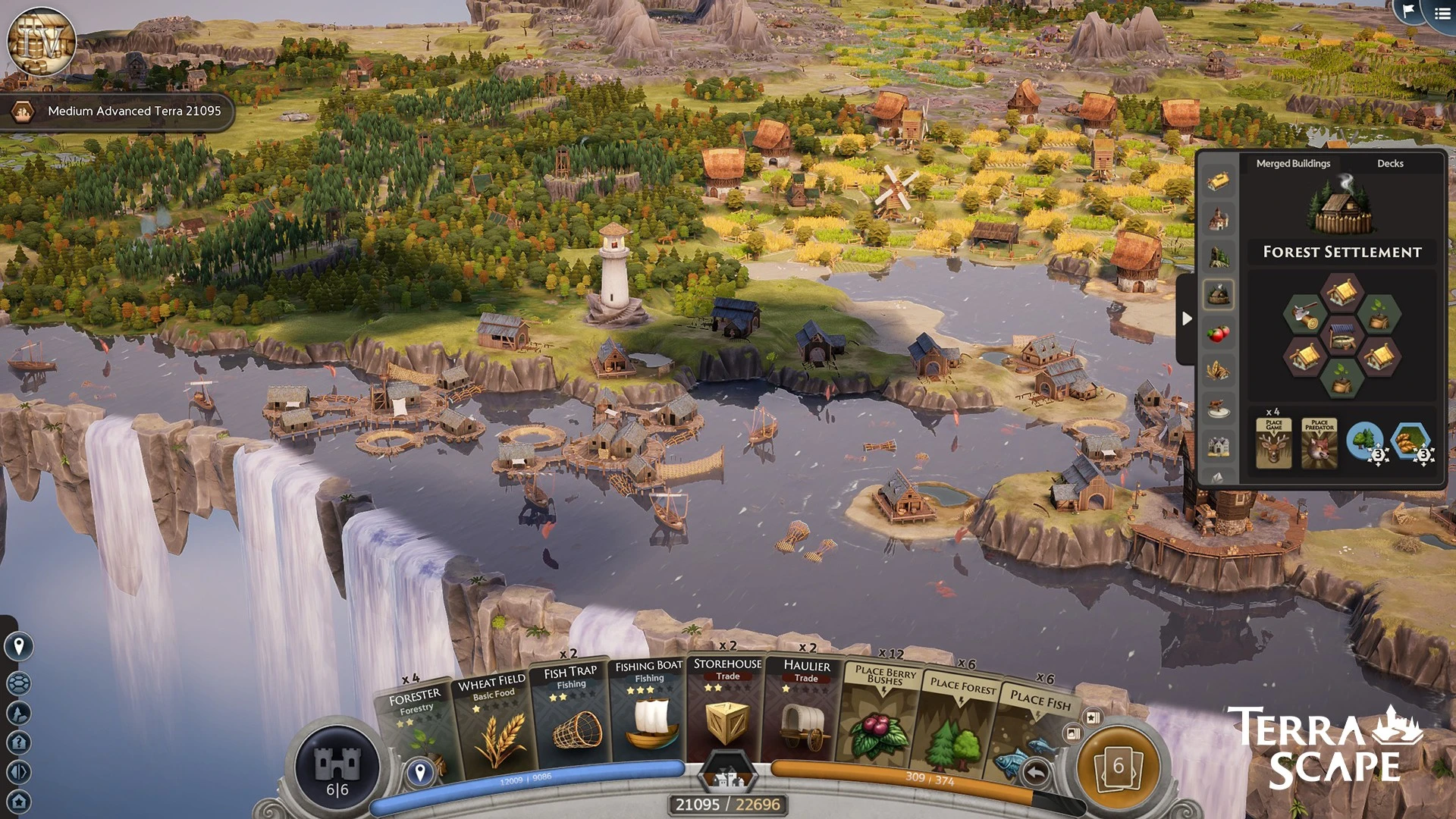This screenshot has height=819, width=1456.
Task: Toggle the hexagon grid overlay button
Action: click(19, 682)
